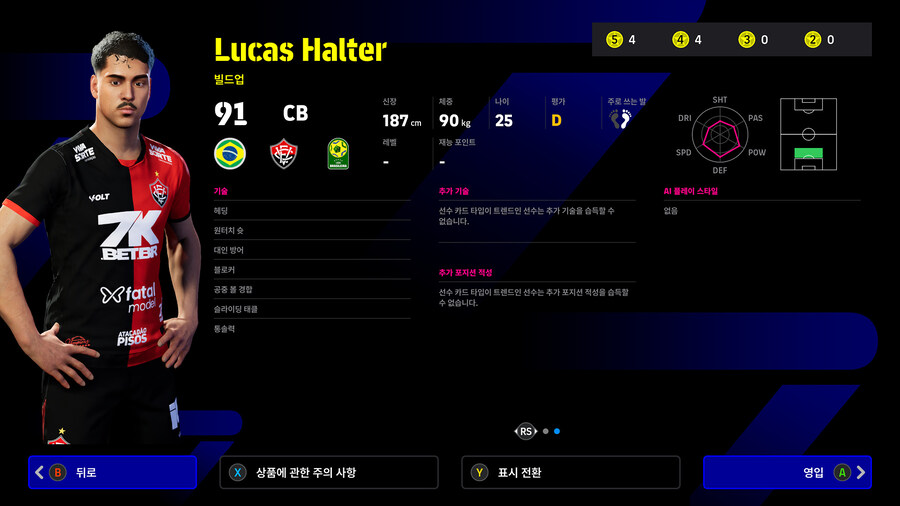The height and width of the screenshot is (506, 900).
Task: Click the red and black club crest
Action: 285,154
